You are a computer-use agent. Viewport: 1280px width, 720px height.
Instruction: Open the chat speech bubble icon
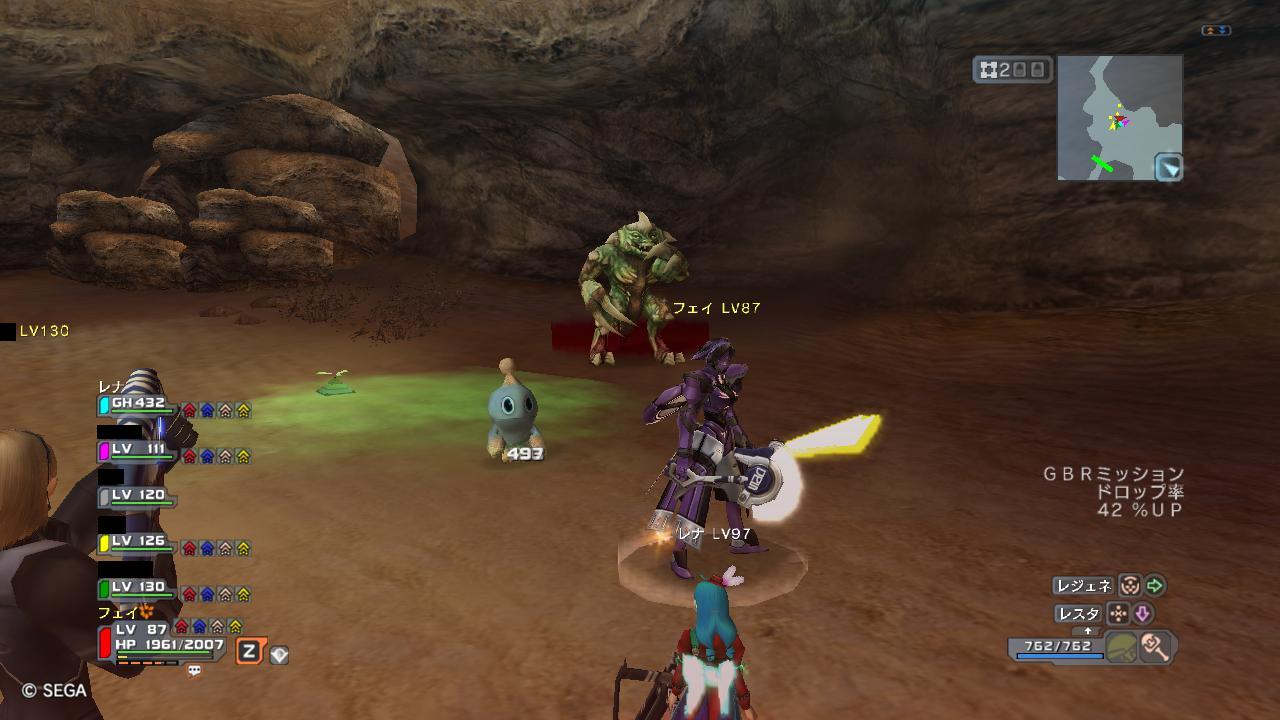pos(194,671)
